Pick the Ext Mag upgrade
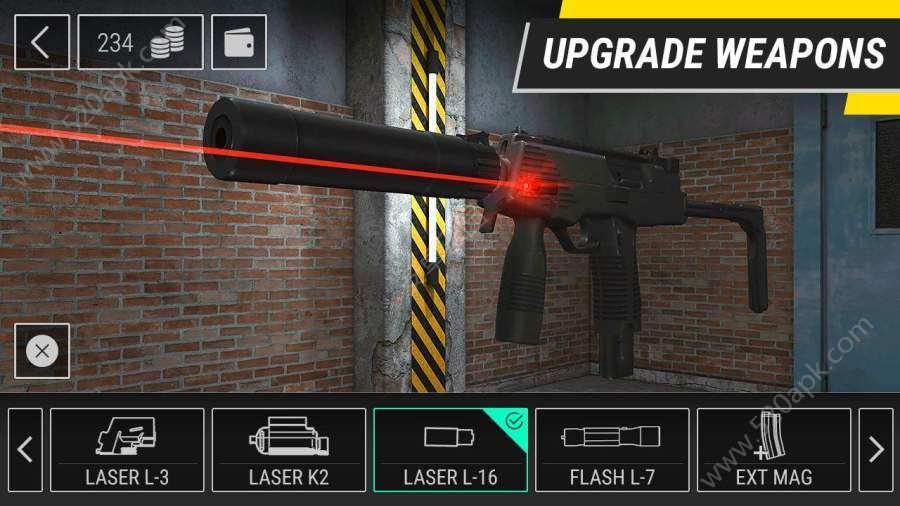Screen dimensions: 900x506 pyautogui.click(x=773, y=450)
